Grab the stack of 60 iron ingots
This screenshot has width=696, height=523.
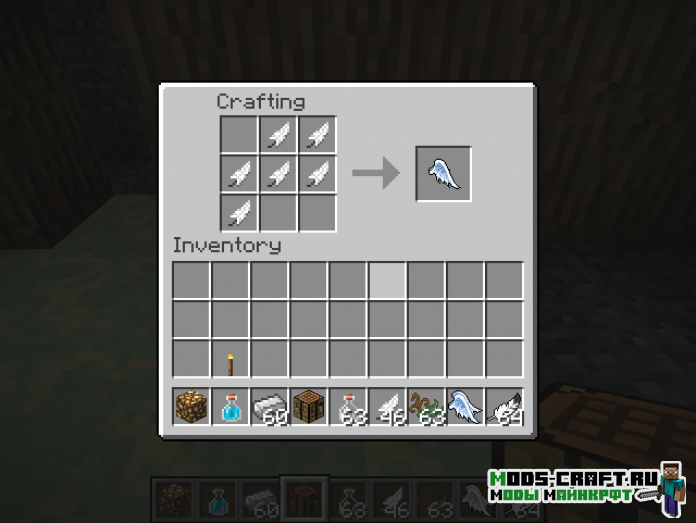click(x=269, y=408)
